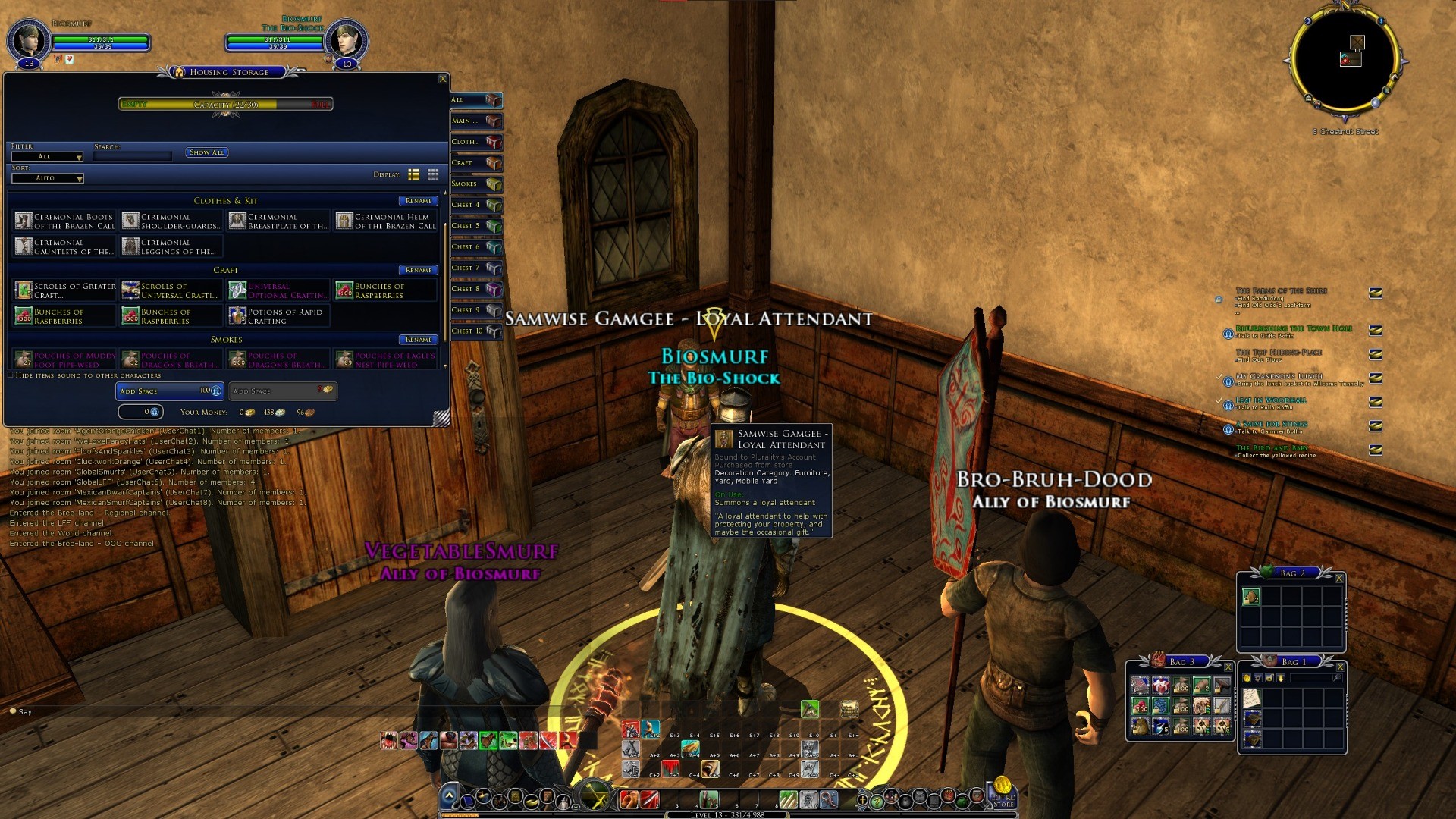Screen dimensions: 1456x819
Task: Open the LOTRO Store
Action: (x=1003, y=793)
